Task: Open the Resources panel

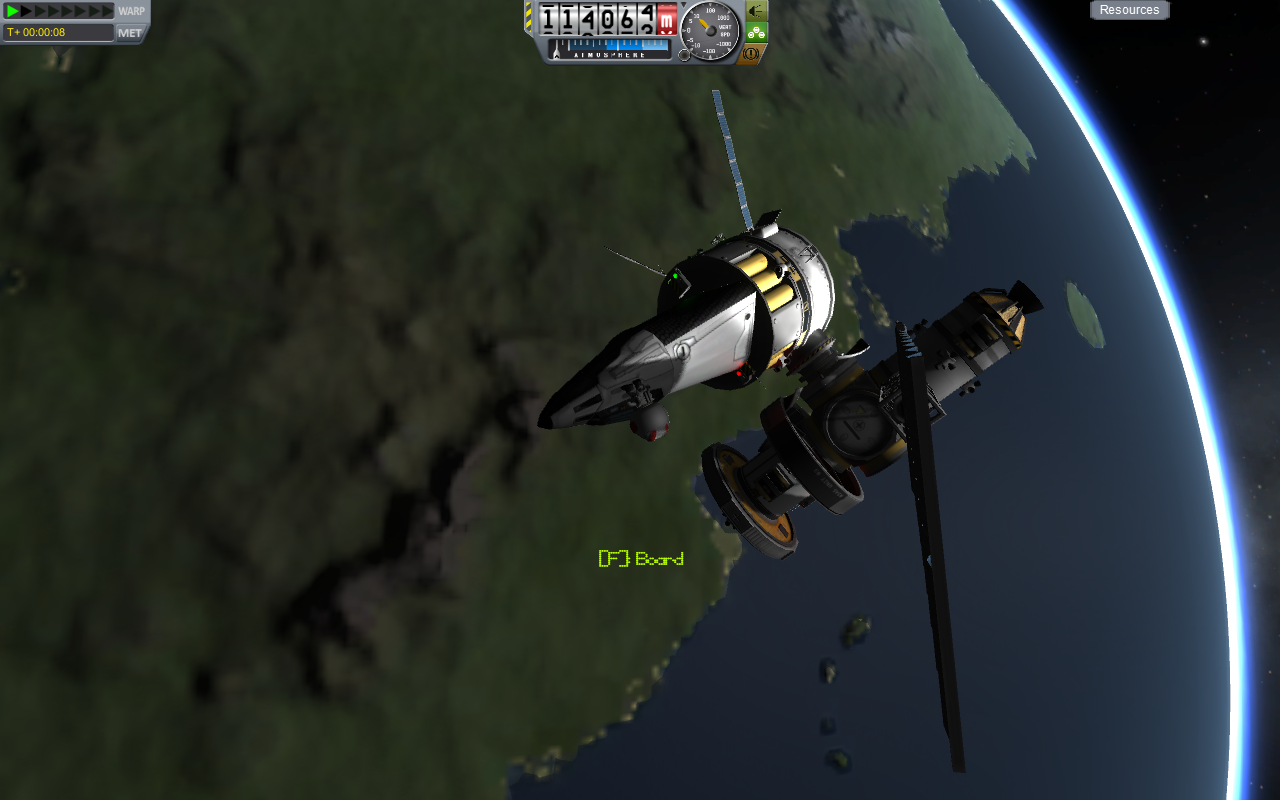Action: [x=1129, y=10]
